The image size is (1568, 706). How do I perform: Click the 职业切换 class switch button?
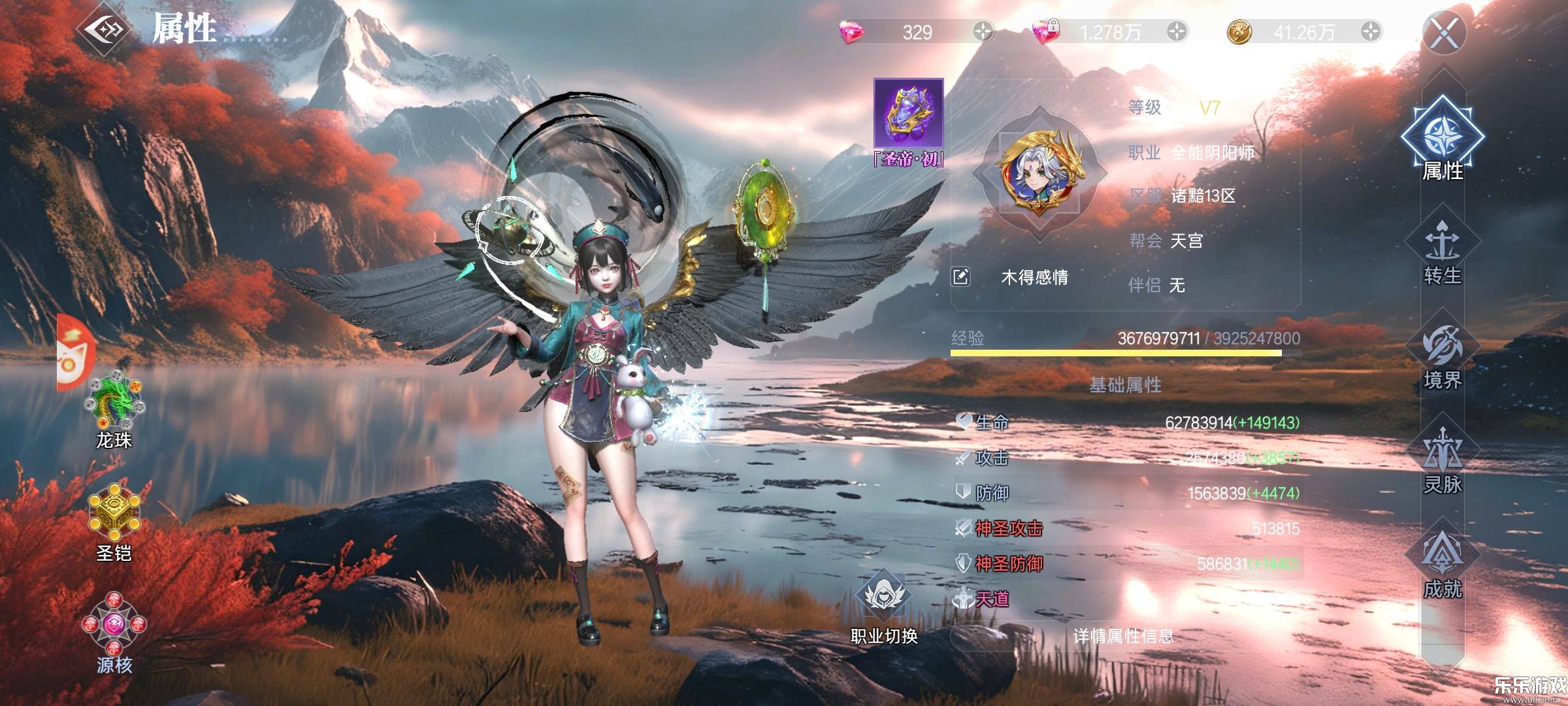coord(884,605)
